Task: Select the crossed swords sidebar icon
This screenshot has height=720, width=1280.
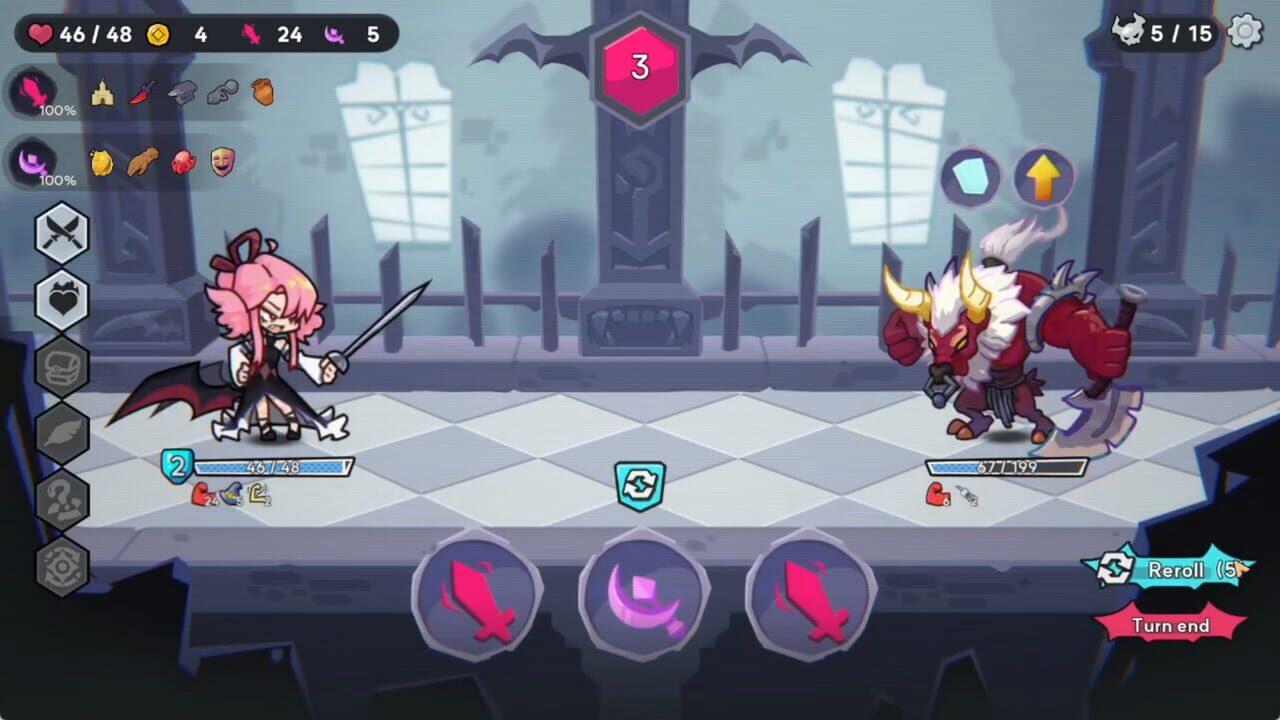Action: 62,233
